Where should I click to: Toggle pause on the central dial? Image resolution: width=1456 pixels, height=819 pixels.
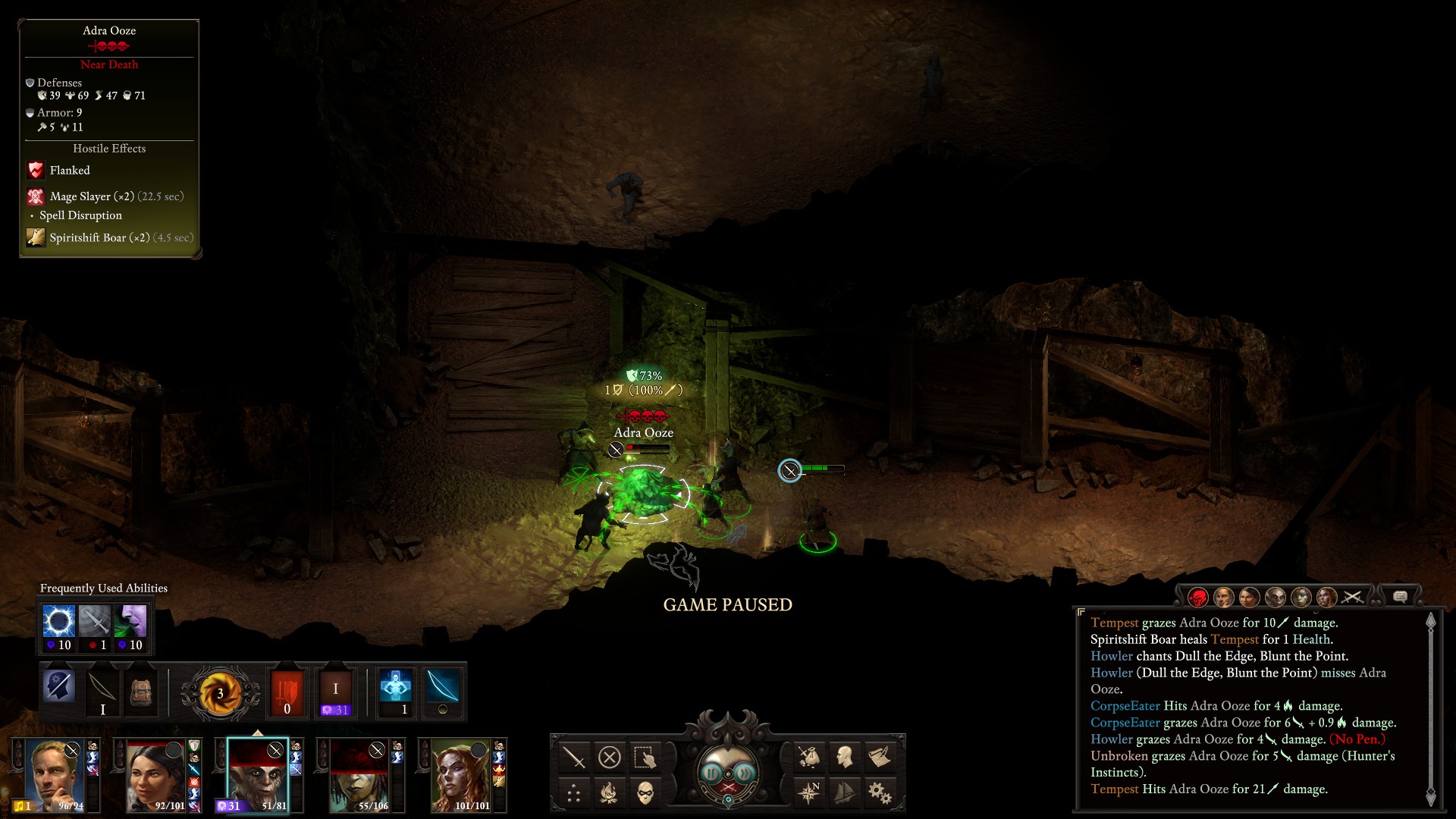tap(711, 773)
